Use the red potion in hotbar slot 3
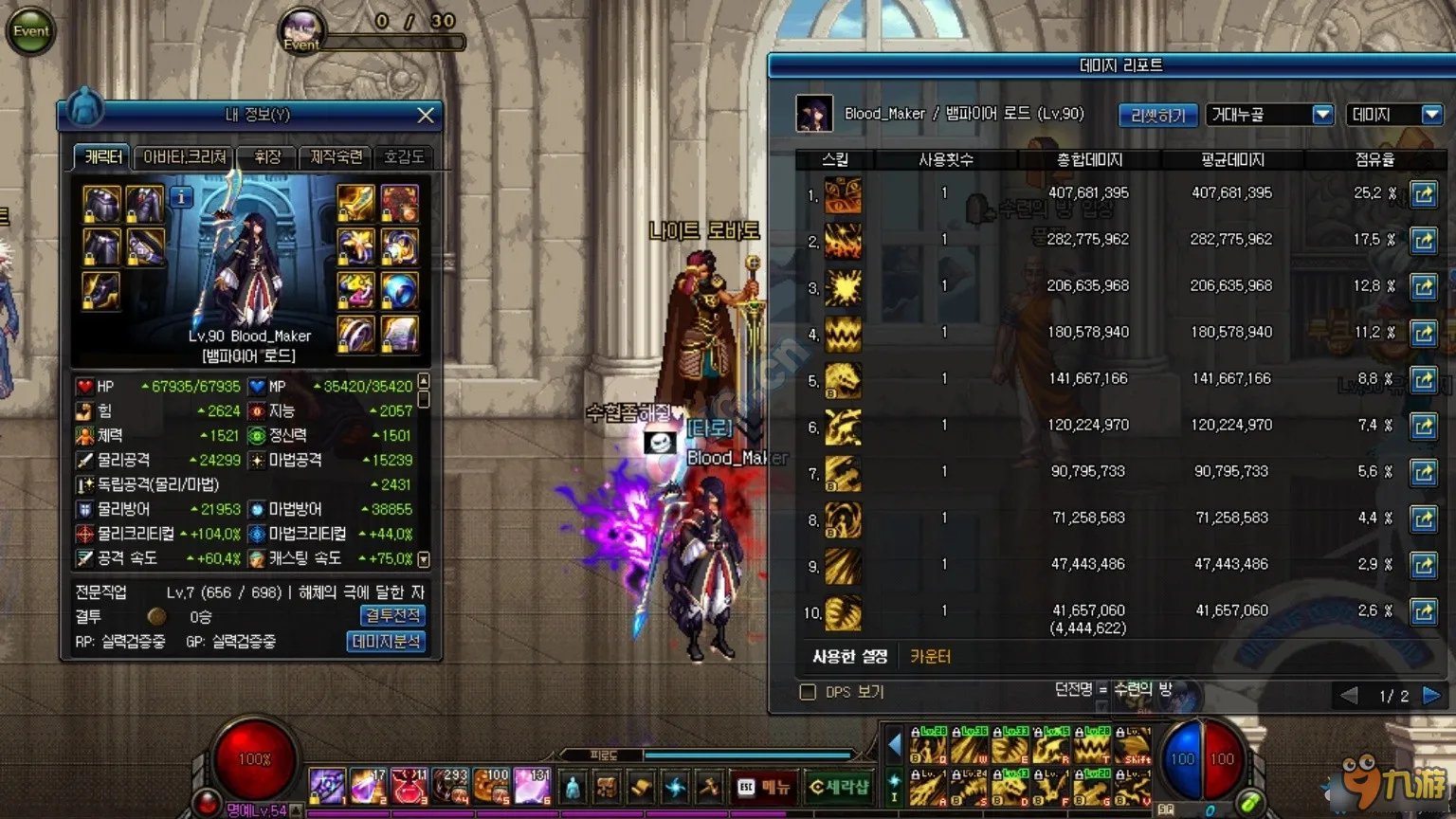Screen dimensions: 1456x819 coord(409,786)
